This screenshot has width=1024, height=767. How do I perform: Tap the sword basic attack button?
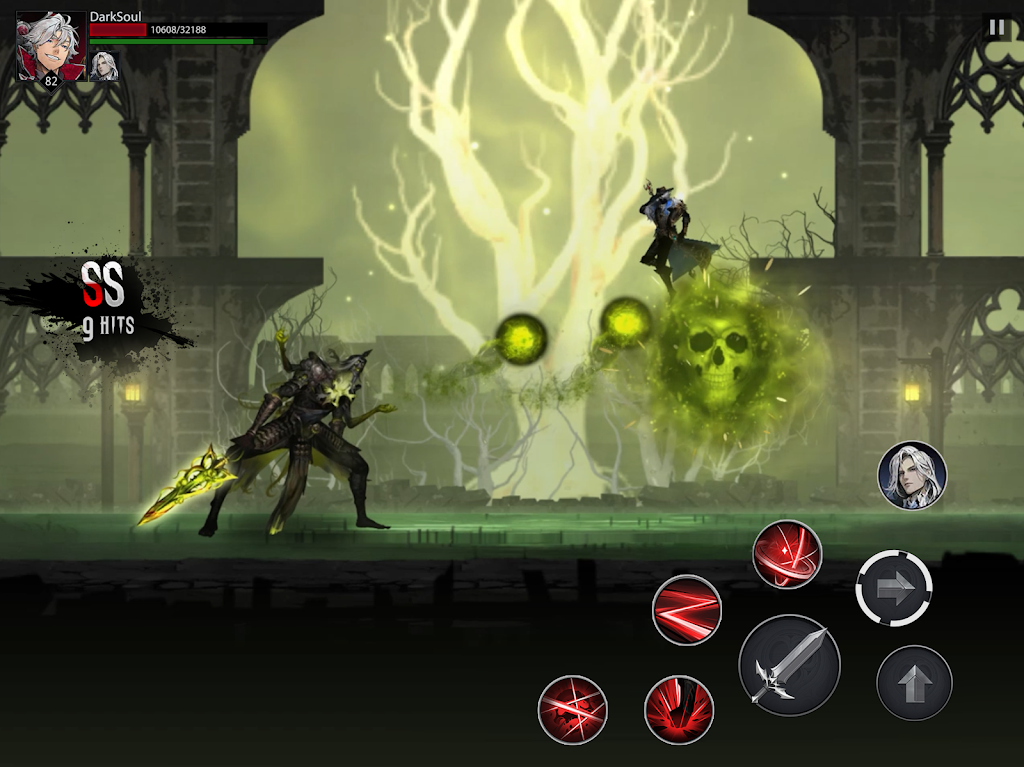pos(789,665)
